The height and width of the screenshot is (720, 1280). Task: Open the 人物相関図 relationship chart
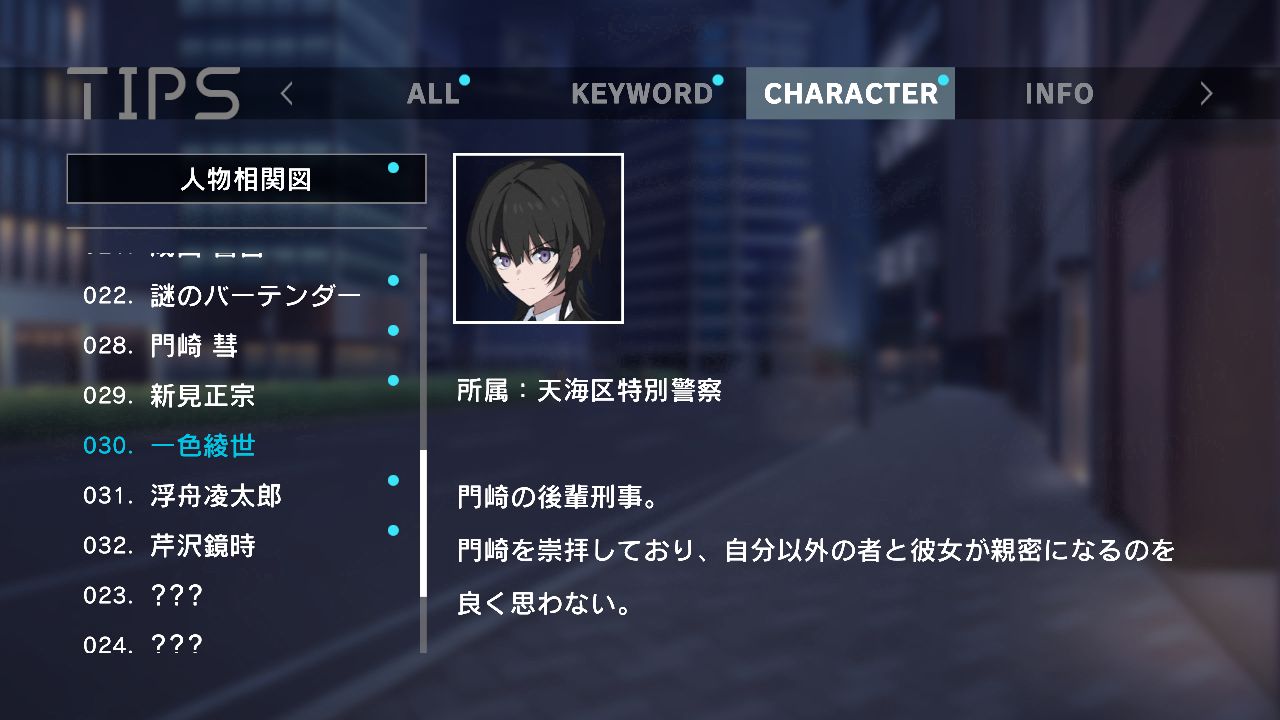pos(246,179)
